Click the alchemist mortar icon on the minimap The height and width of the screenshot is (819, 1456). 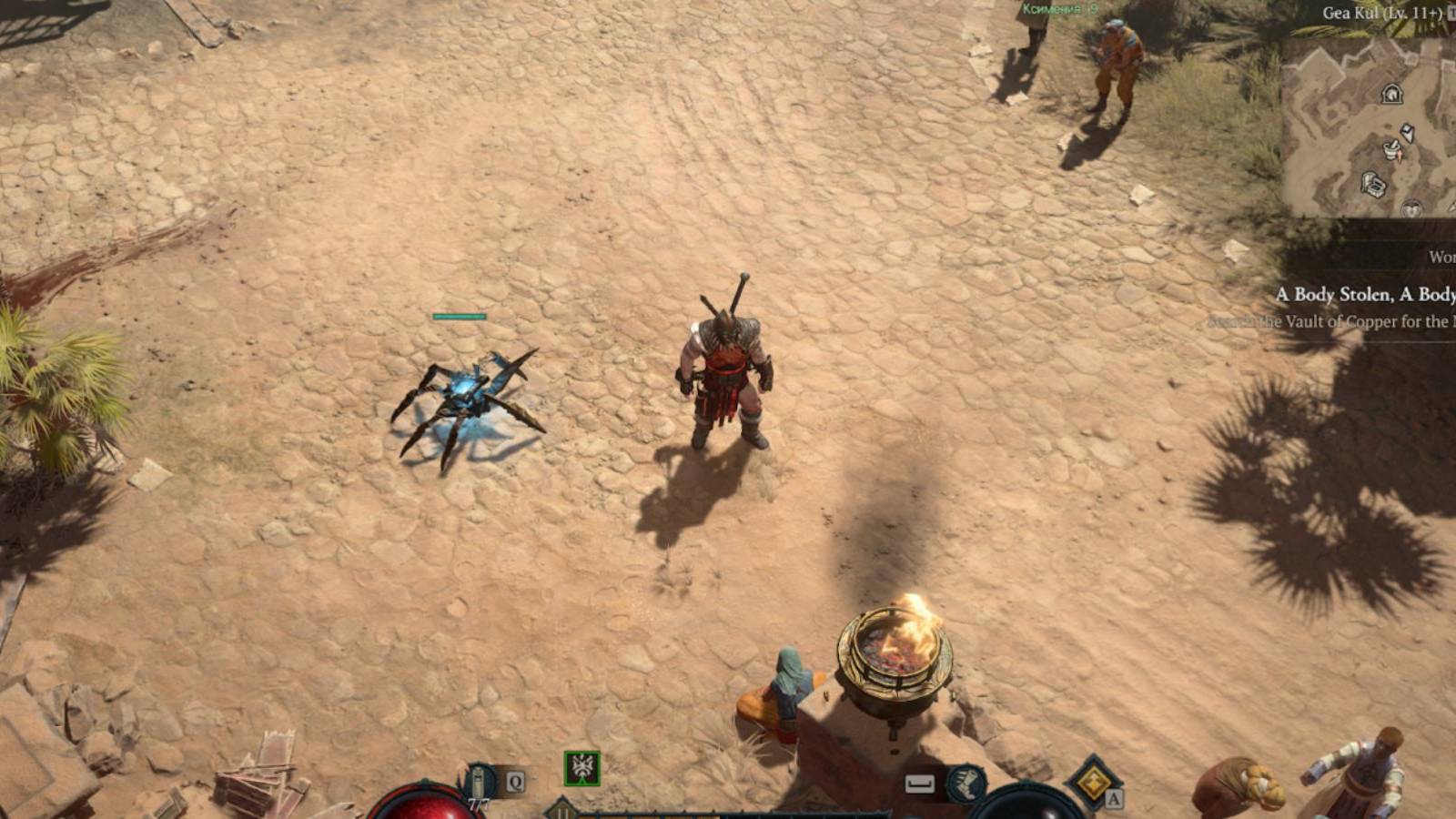click(x=1392, y=150)
